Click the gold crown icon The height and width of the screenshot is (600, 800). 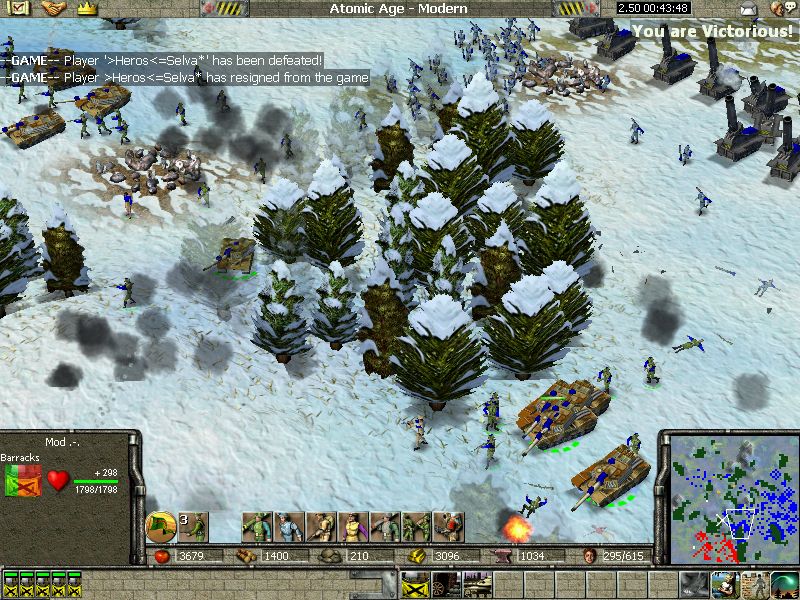[x=86, y=9]
